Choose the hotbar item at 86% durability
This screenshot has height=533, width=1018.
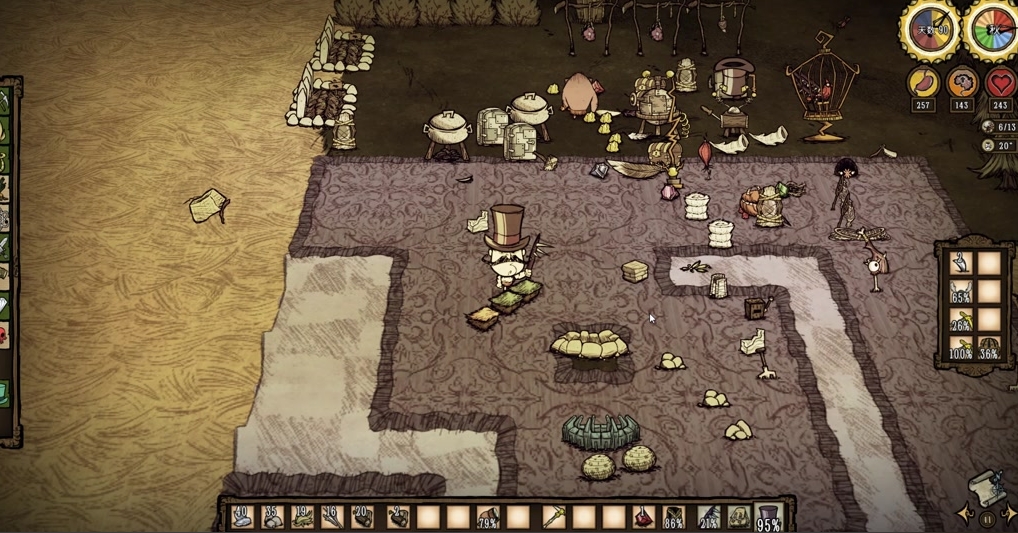674,517
